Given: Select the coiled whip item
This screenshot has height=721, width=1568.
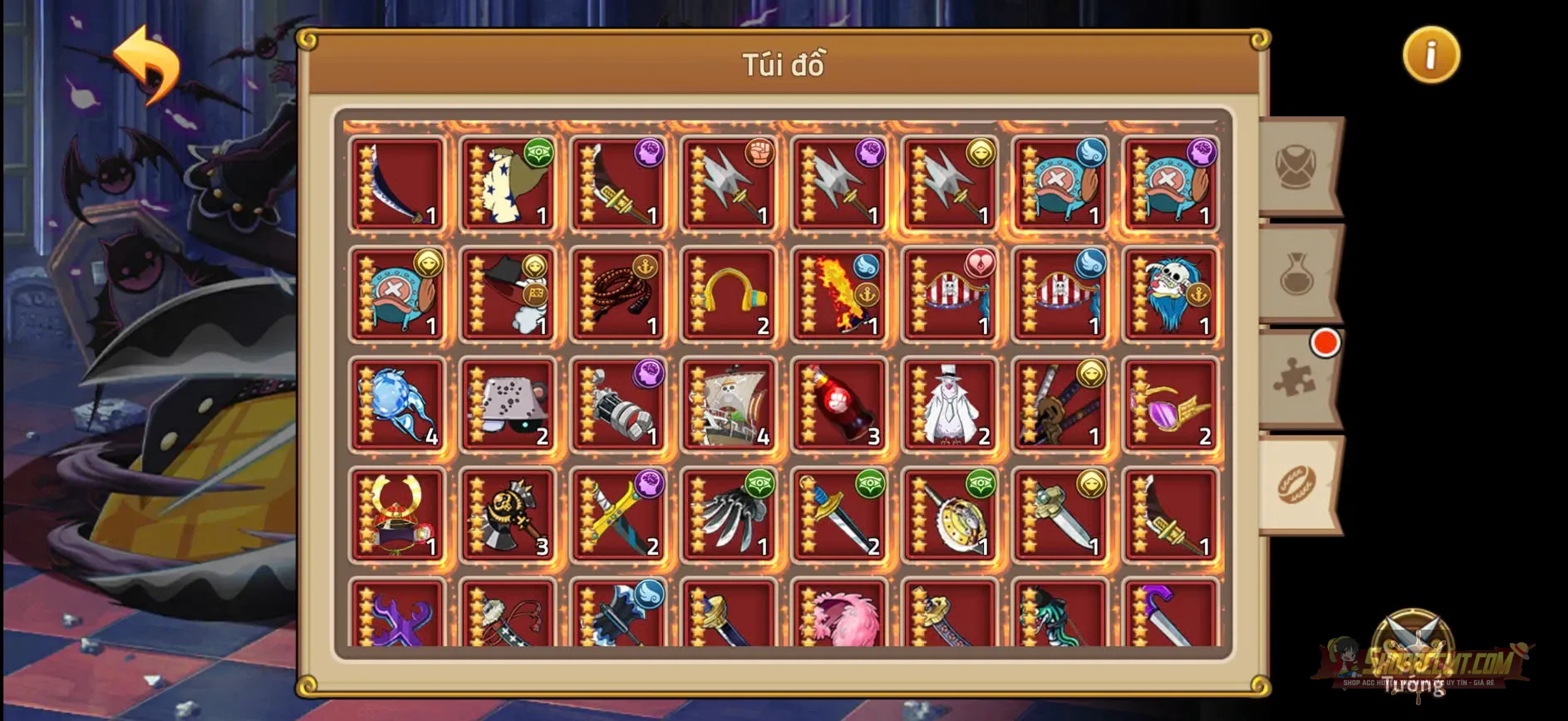Looking at the screenshot, I should pyautogui.click(x=619, y=295).
